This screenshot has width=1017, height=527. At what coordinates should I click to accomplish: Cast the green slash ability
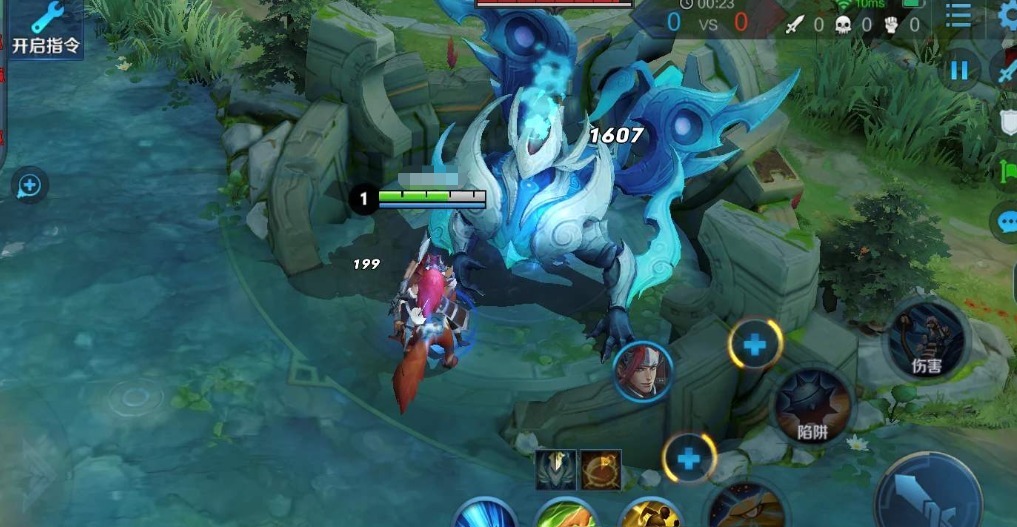pyautogui.click(x=566, y=514)
